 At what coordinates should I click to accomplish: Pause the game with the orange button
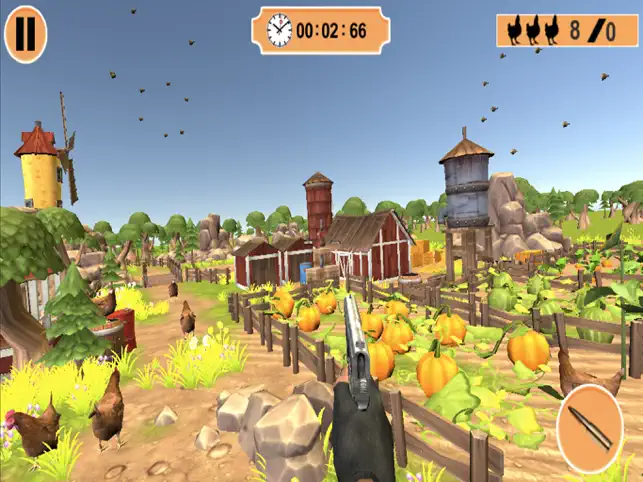(26, 34)
